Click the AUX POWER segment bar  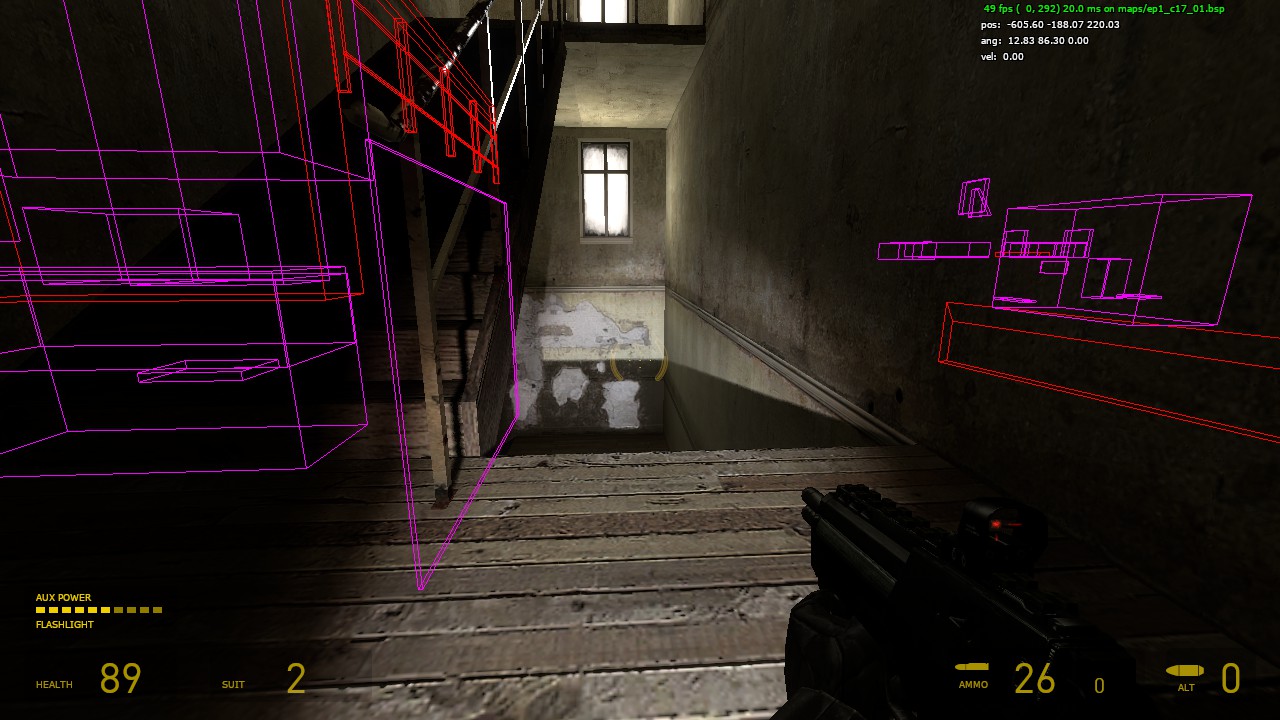coord(98,609)
